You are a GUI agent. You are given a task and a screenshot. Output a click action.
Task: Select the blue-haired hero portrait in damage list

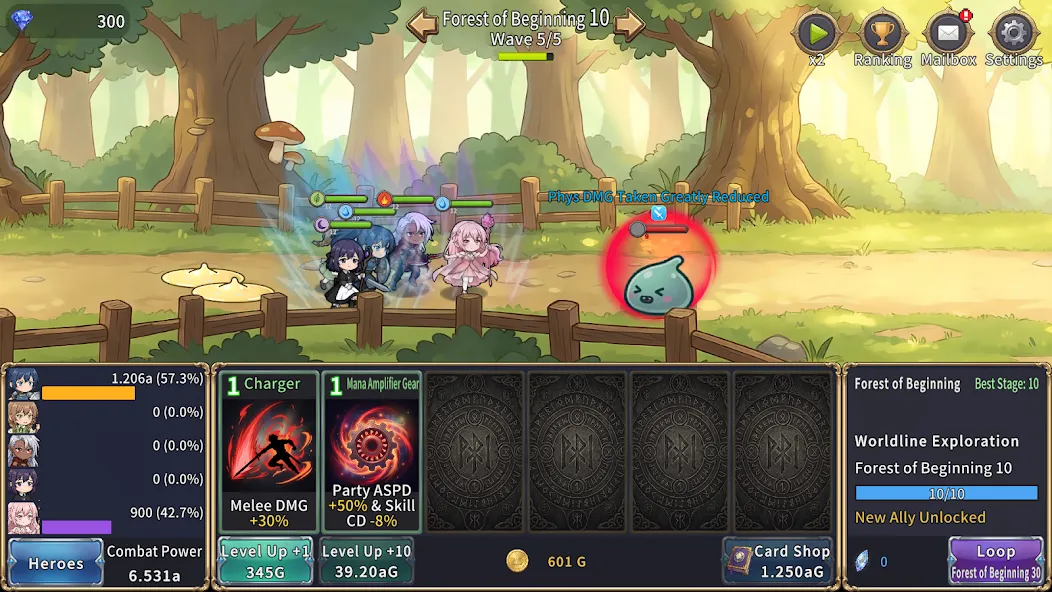tap(24, 383)
